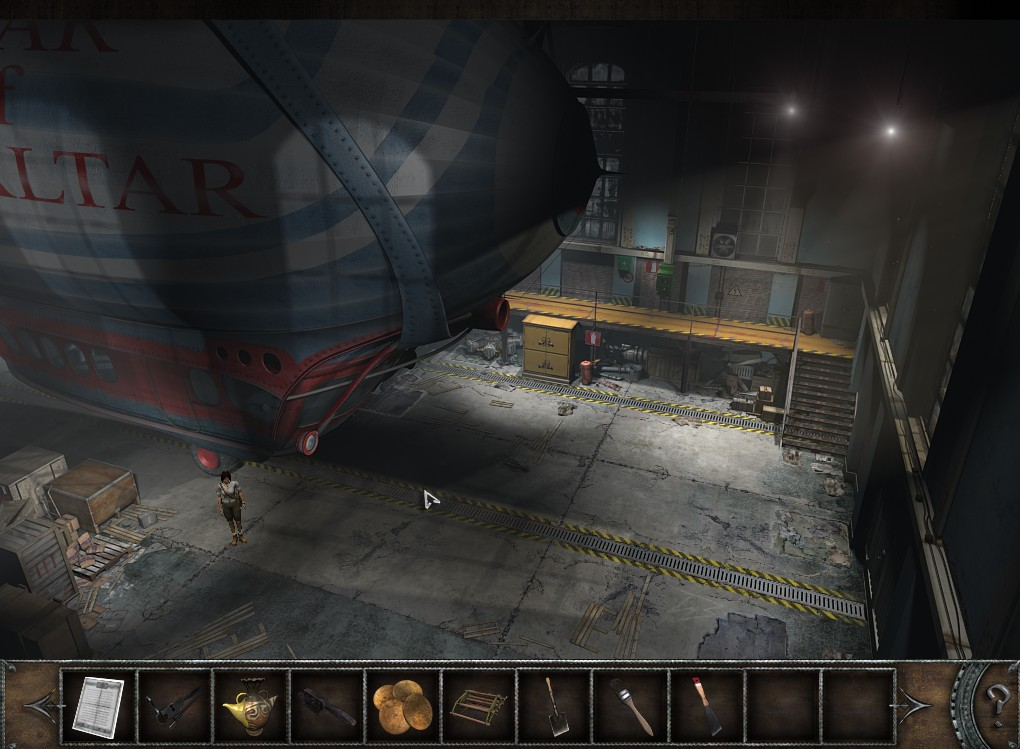Choose the paintbrush inventory item
The width and height of the screenshot is (1020, 749).
pyautogui.click(x=630, y=704)
